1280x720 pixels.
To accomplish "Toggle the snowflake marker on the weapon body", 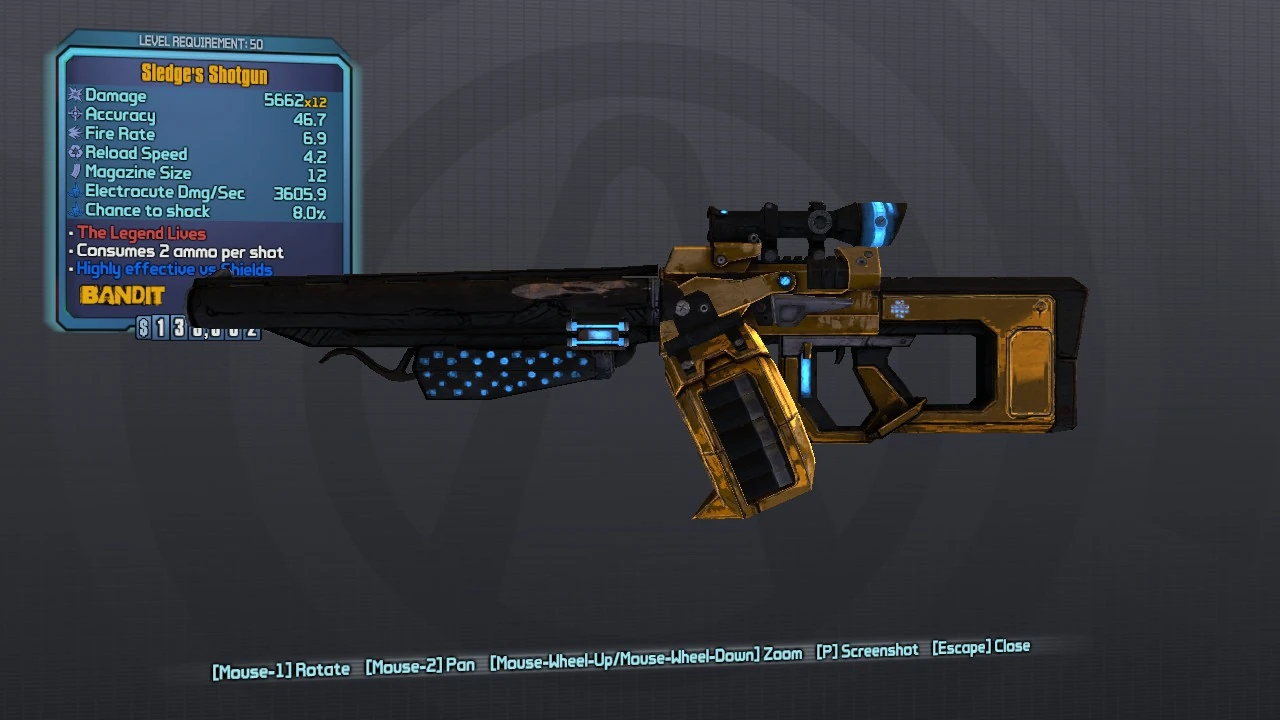I will pos(899,308).
